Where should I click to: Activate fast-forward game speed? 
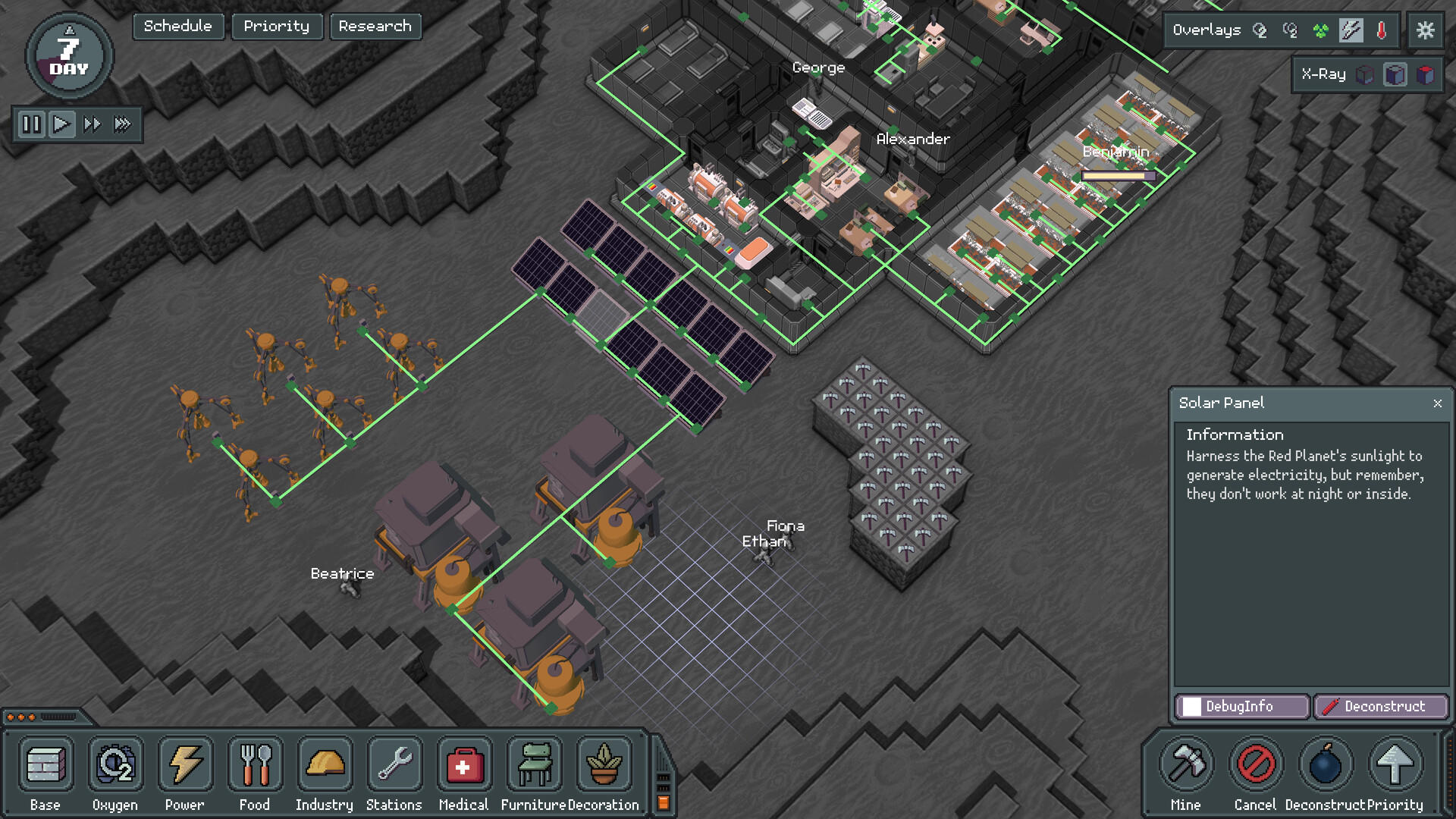pyautogui.click(x=92, y=125)
